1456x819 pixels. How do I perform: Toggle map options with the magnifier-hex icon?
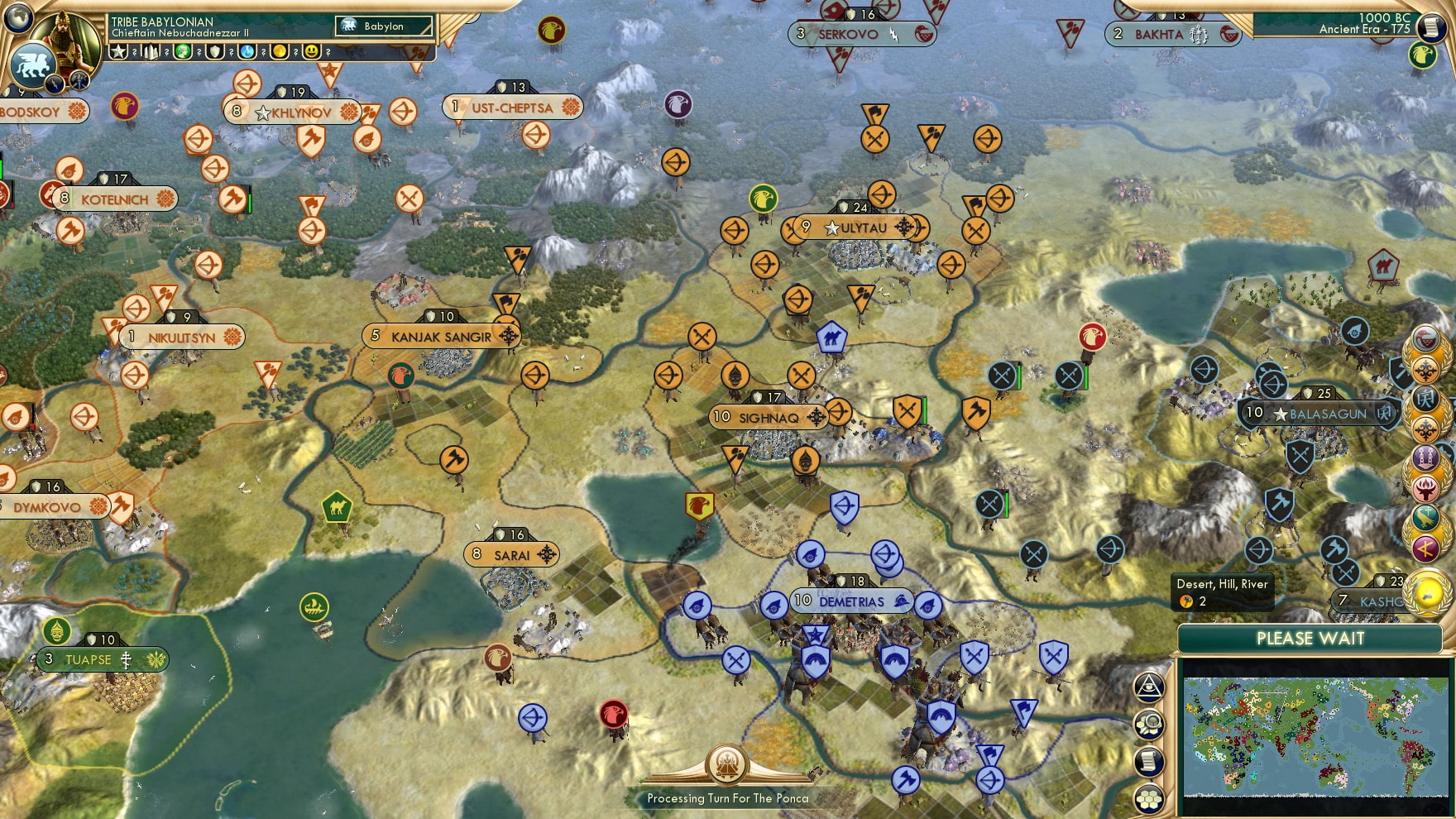1149,724
